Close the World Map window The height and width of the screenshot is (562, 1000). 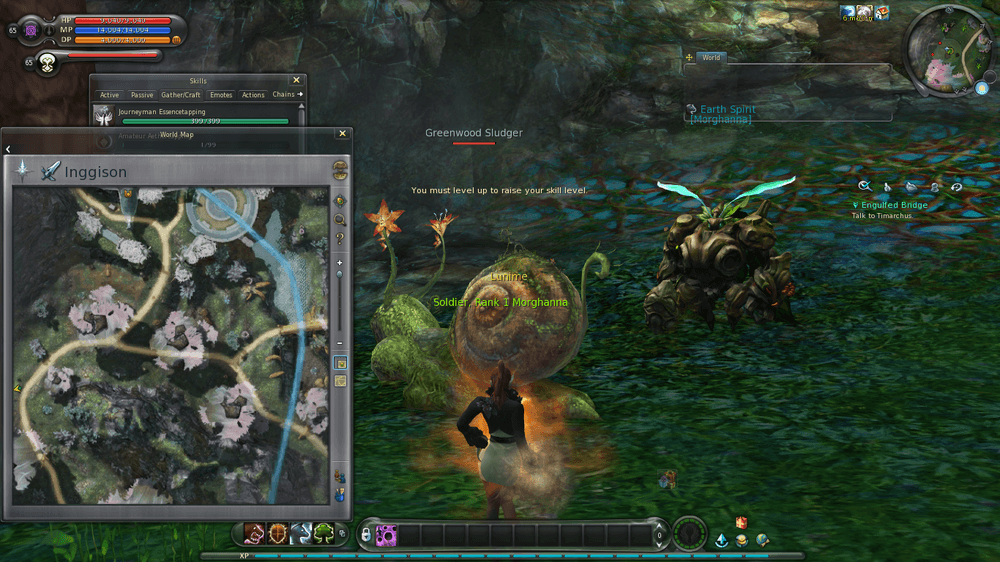point(343,133)
